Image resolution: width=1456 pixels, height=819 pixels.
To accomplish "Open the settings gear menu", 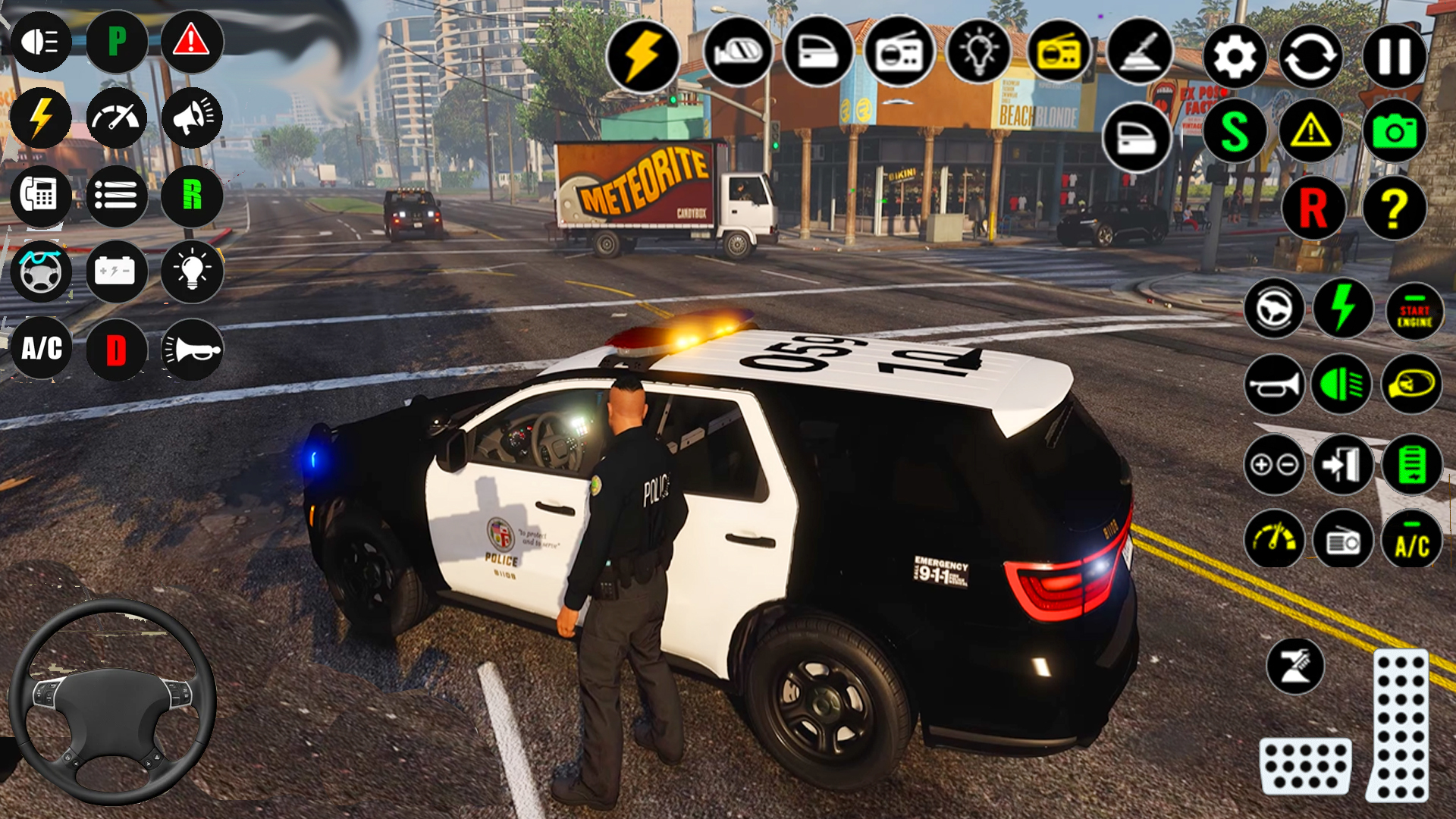I will point(1235,57).
